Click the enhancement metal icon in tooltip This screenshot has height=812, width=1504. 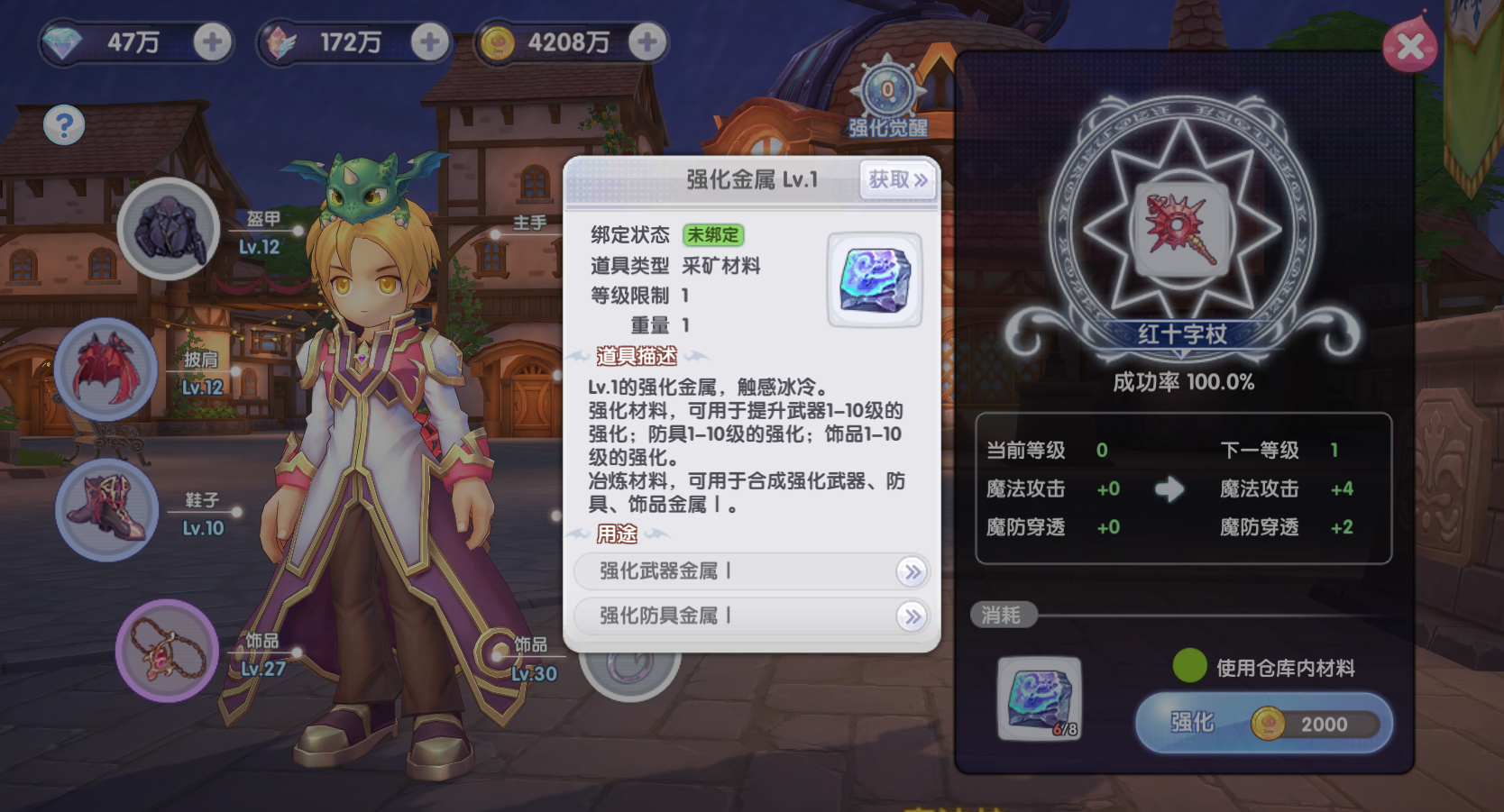pyautogui.click(x=875, y=279)
